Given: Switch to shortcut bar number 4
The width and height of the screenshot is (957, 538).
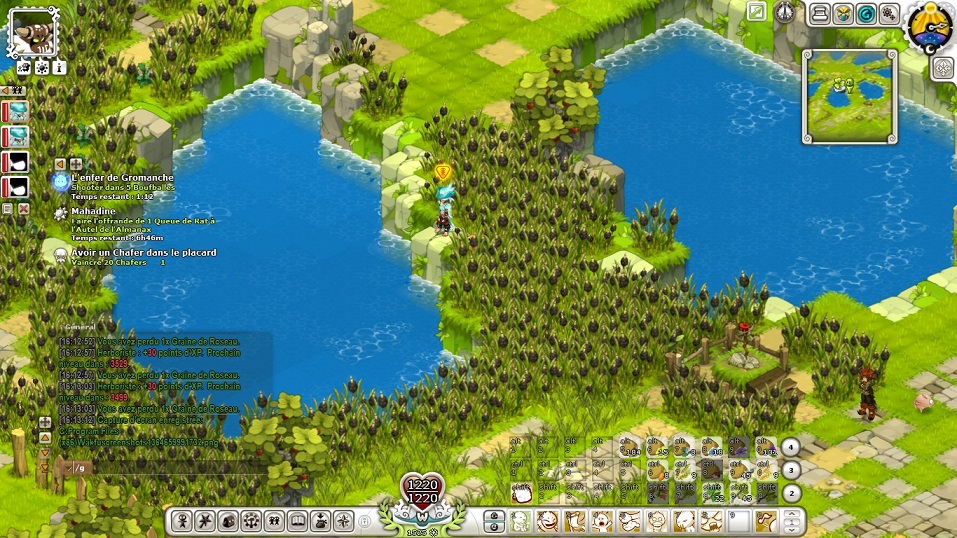Looking at the screenshot, I should tap(790, 447).
